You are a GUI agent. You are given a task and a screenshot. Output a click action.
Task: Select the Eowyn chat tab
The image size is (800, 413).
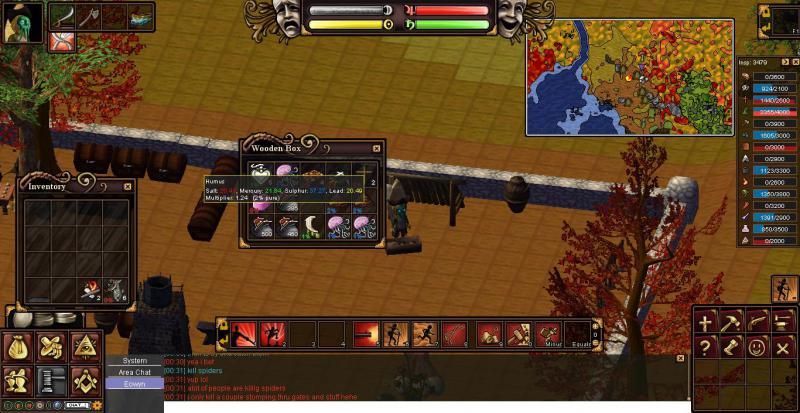(x=134, y=384)
